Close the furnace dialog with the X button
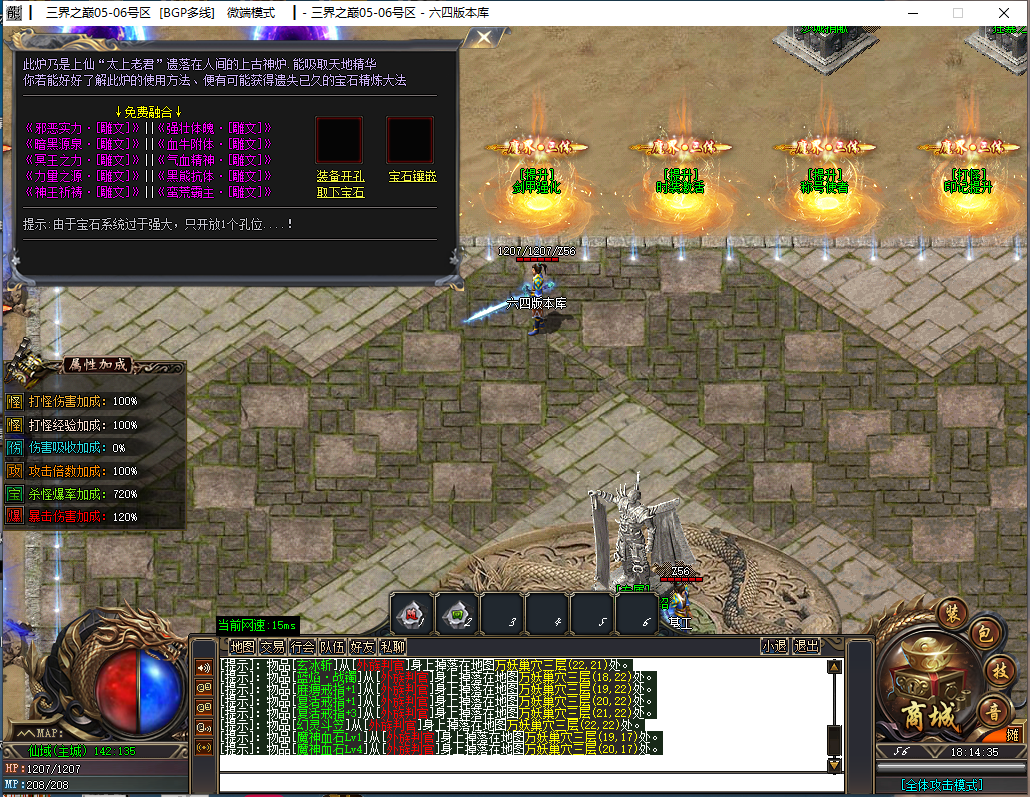The image size is (1030, 797). (484, 38)
